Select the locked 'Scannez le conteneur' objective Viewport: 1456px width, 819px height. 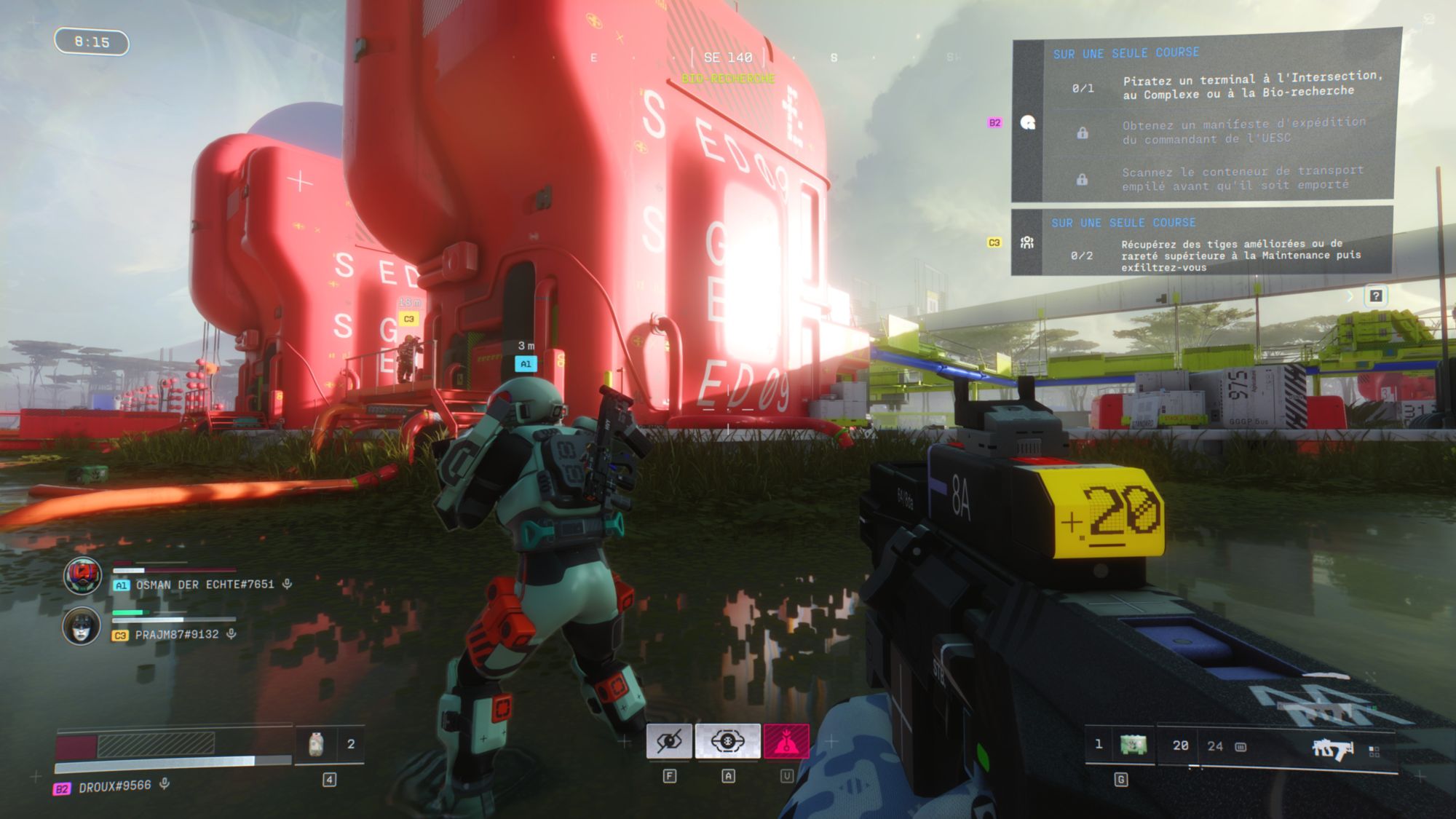(x=1242, y=178)
